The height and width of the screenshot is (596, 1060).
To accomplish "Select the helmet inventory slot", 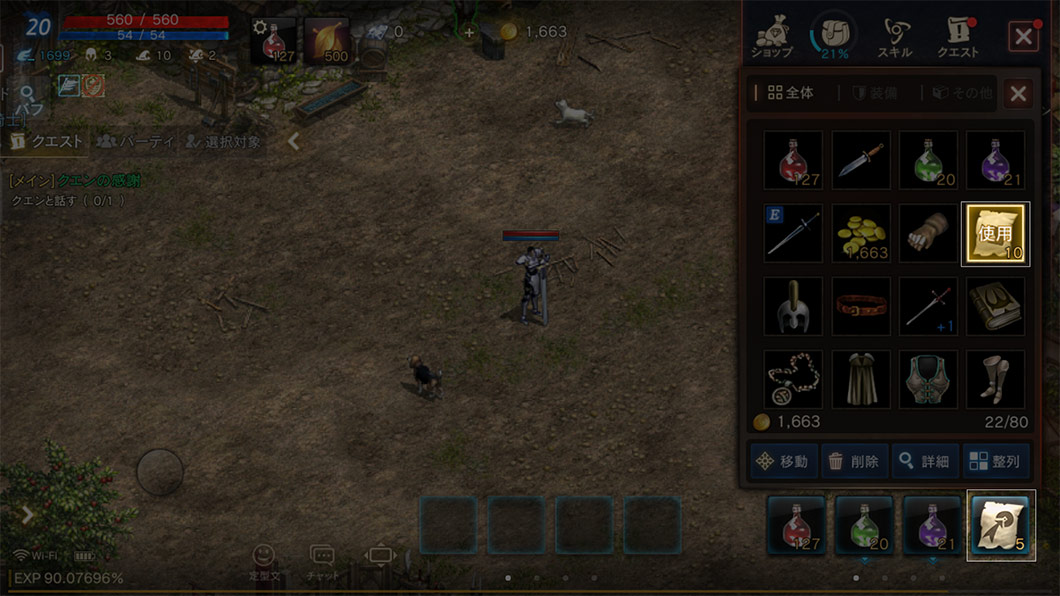I will tap(793, 306).
